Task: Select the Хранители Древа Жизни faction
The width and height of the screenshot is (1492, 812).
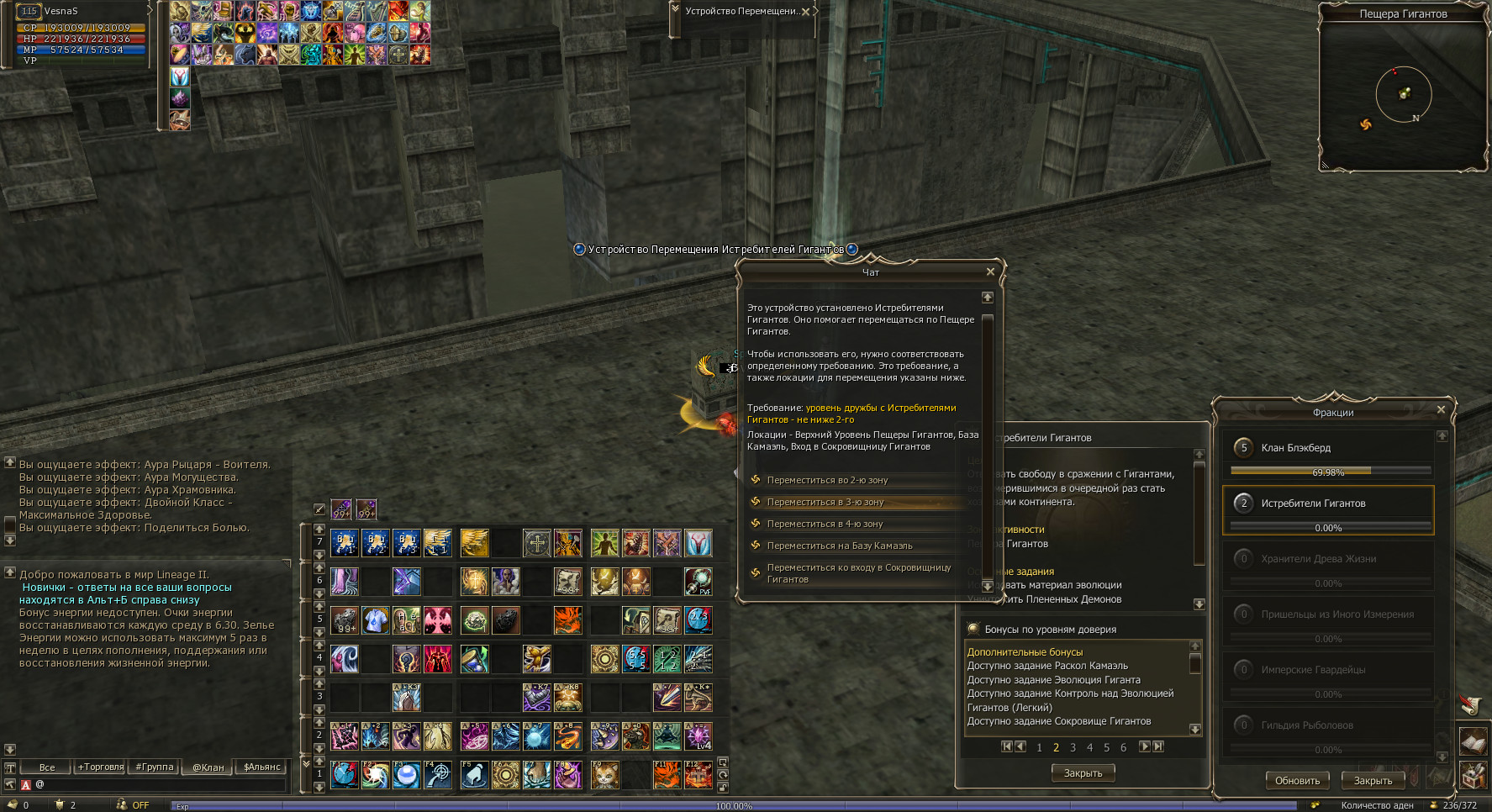Action: 1328,559
